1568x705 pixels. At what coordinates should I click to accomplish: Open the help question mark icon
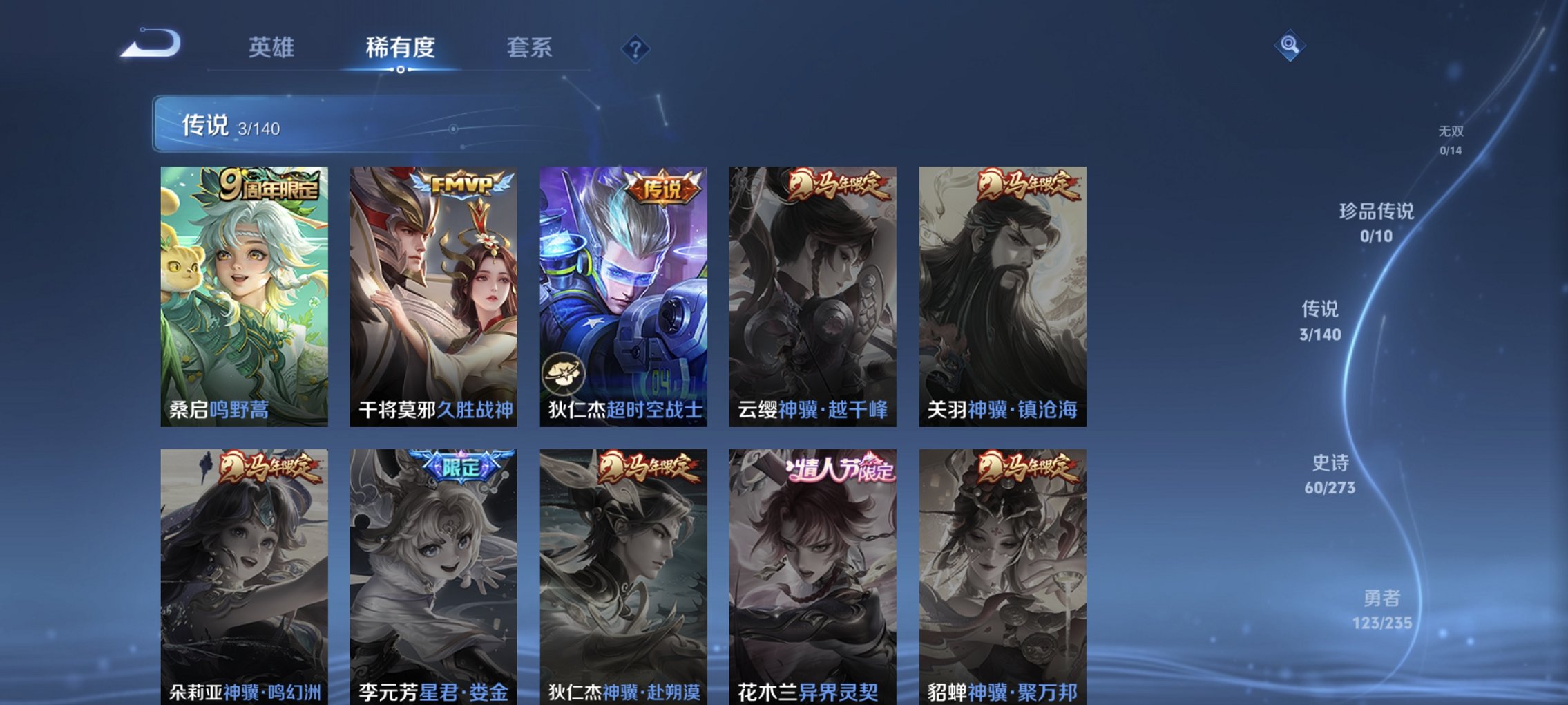635,48
